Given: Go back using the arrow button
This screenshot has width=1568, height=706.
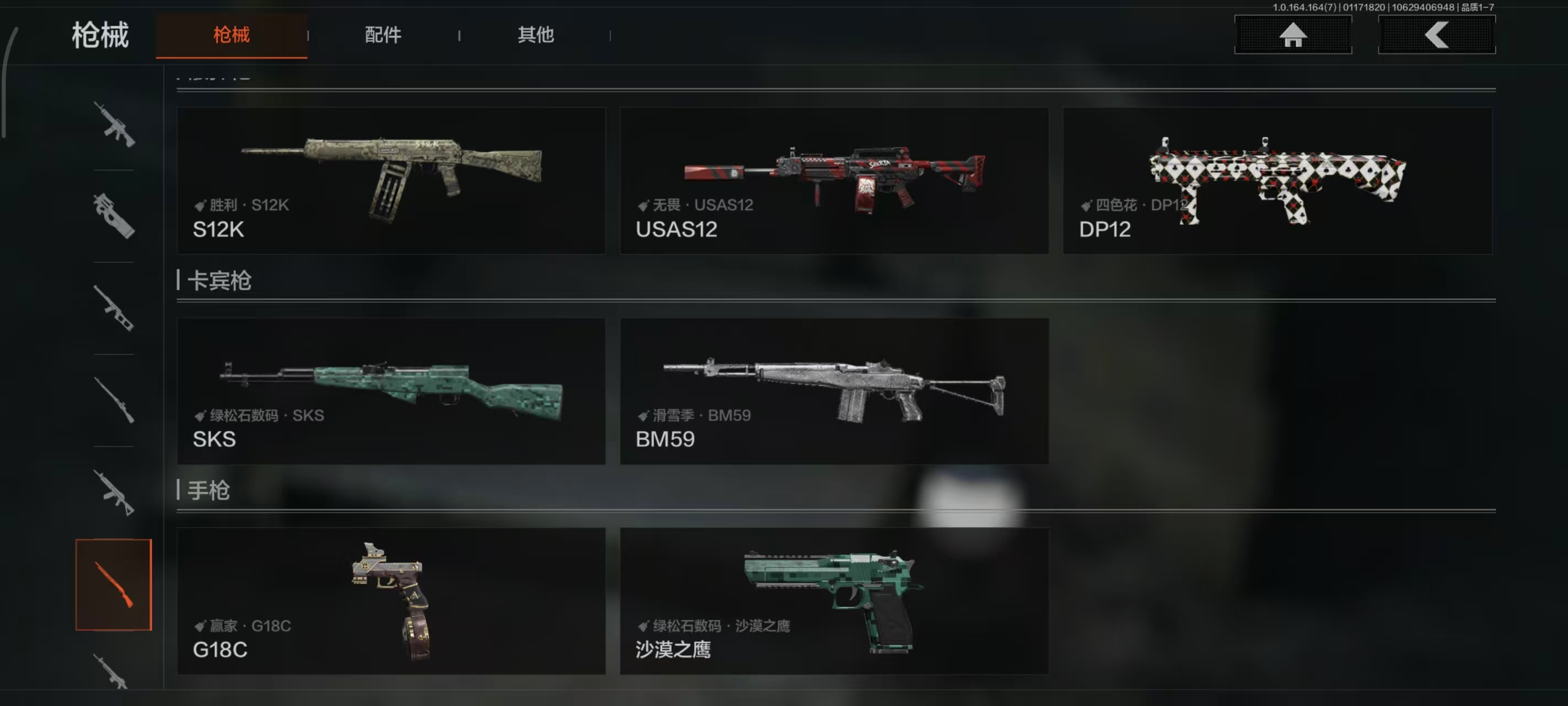Looking at the screenshot, I should (x=1436, y=35).
